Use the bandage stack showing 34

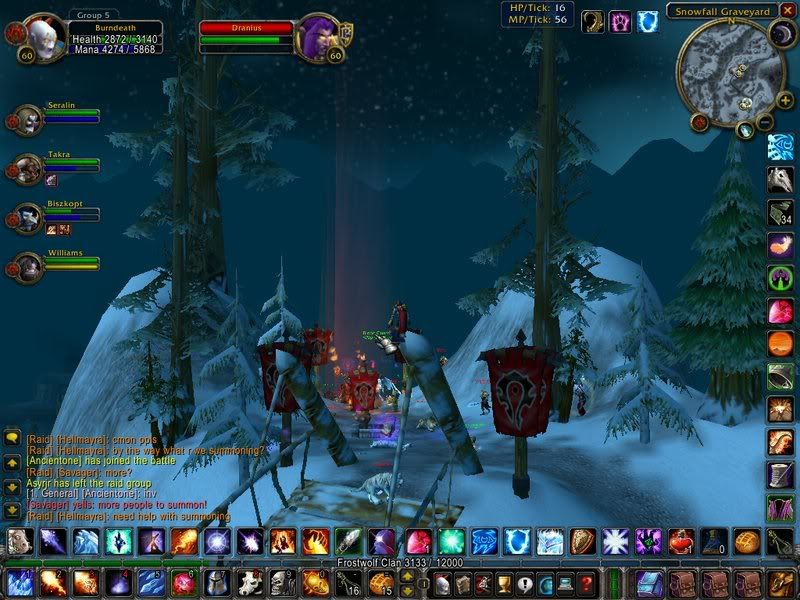tap(780, 213)
